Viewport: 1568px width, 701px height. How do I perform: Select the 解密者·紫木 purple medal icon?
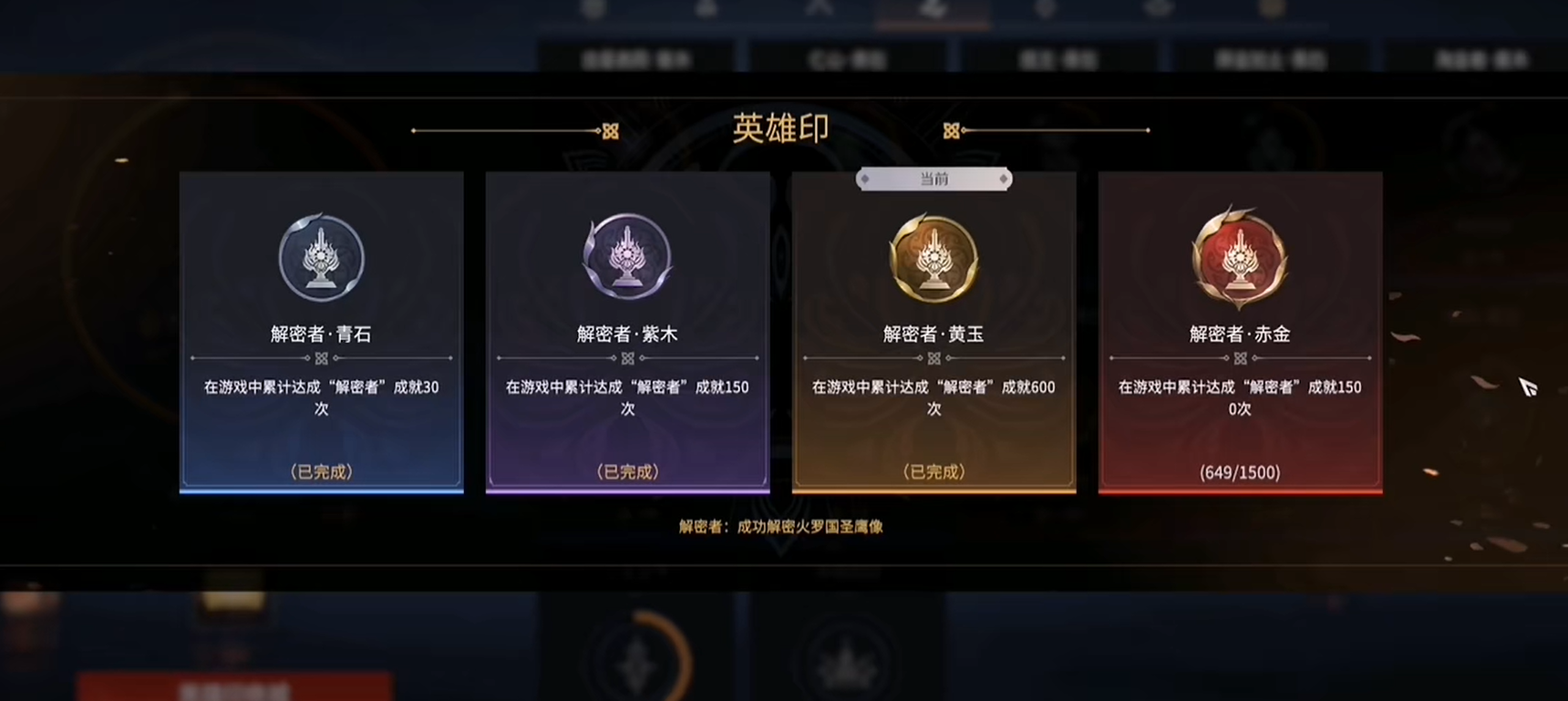click(x=627, y=258)
